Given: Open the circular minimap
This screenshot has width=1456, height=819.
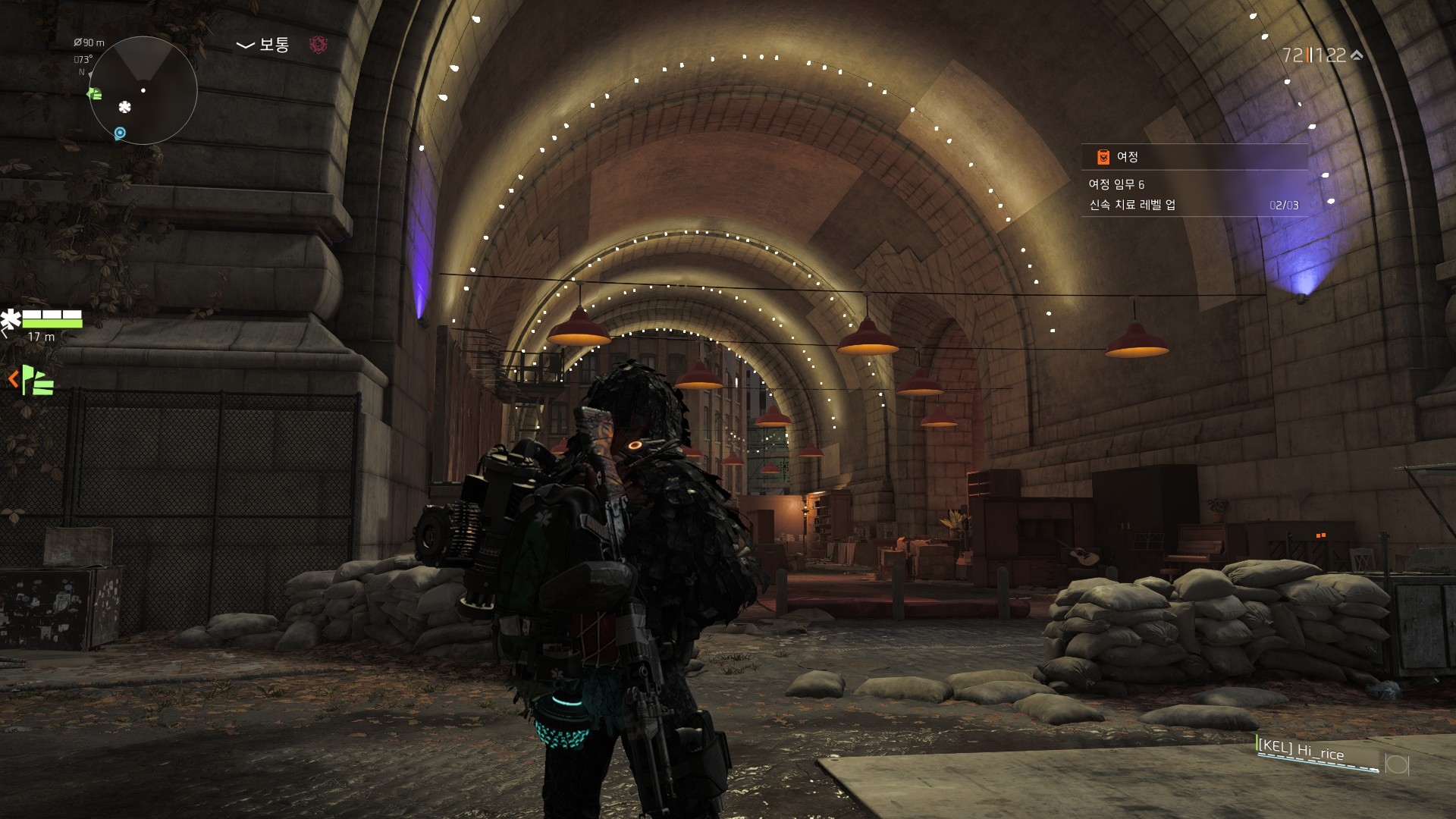Looking at the screenshot, I should (x=143, y=90).
